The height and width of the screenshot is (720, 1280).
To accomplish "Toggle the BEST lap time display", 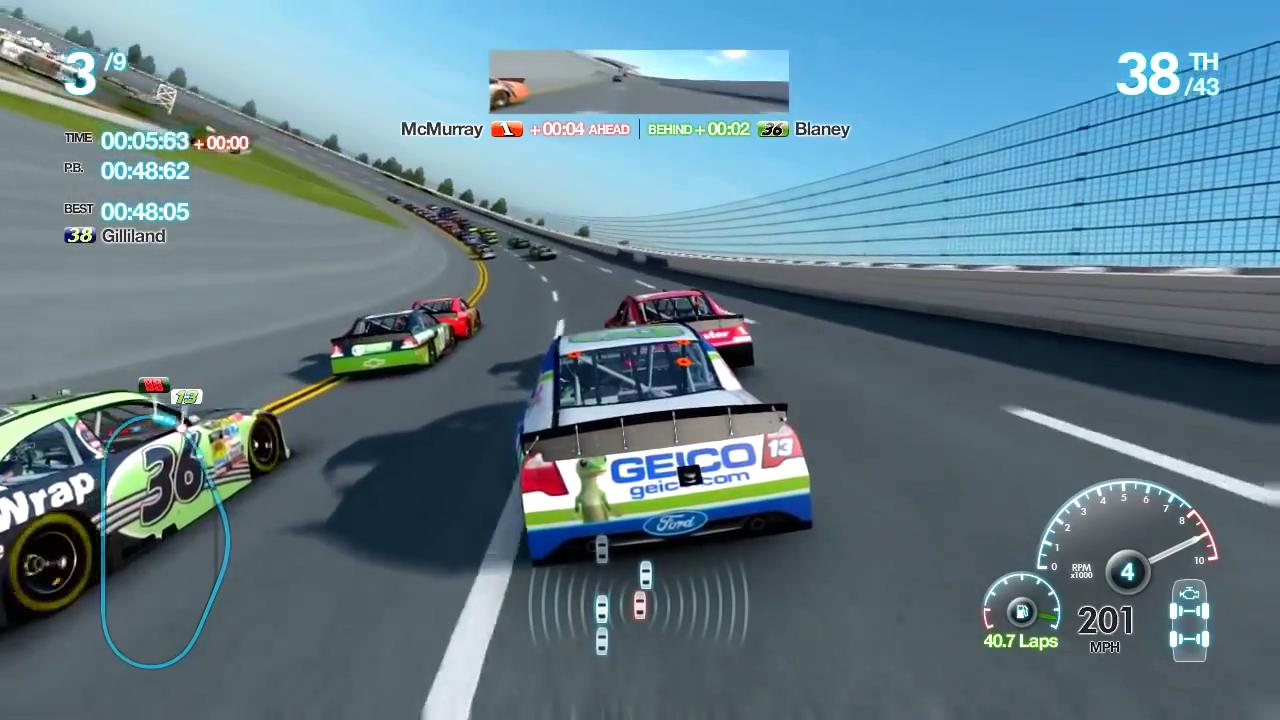I will 145,211.
